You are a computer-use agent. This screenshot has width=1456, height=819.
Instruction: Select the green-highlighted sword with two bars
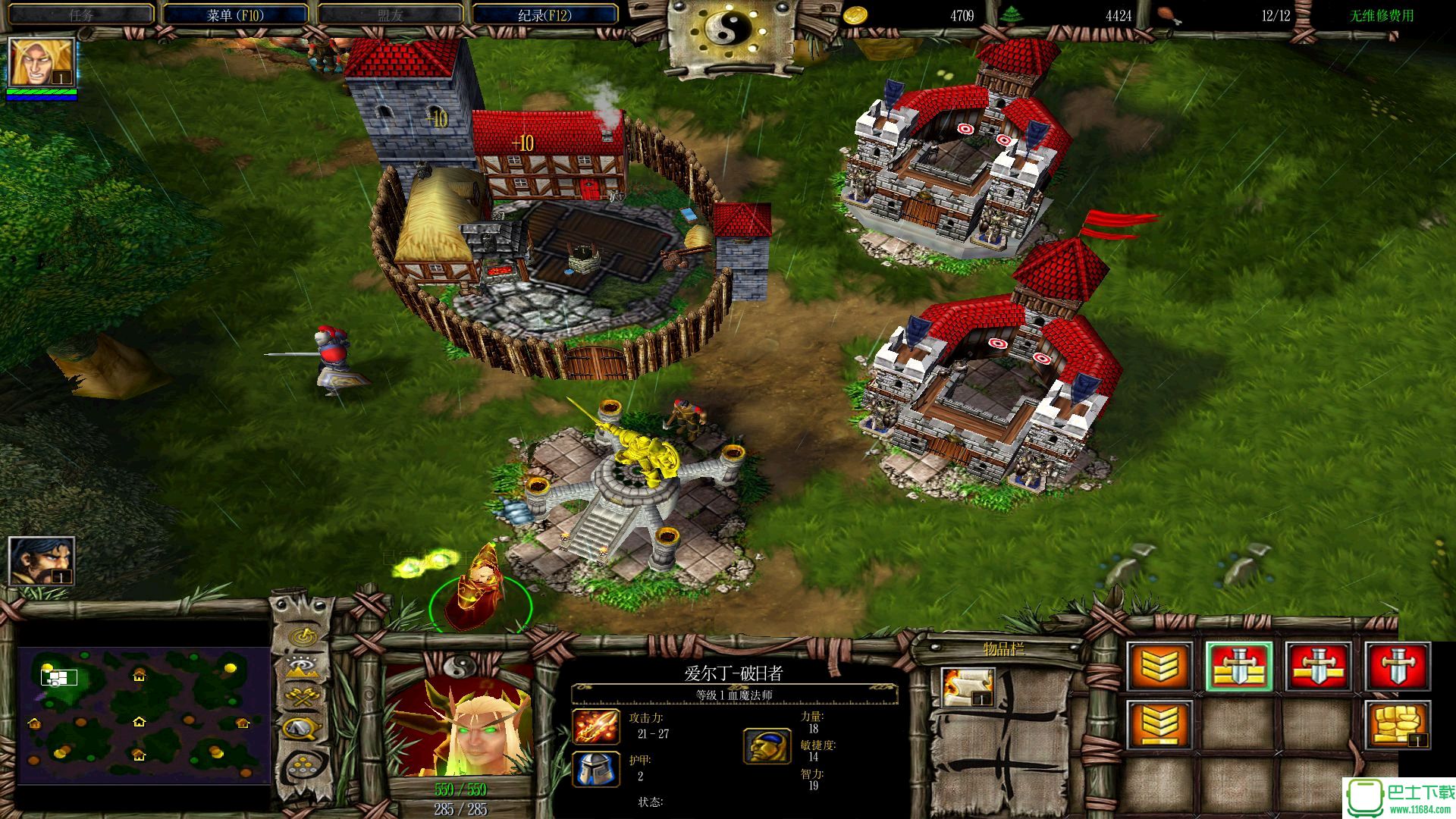(1239, 667)
